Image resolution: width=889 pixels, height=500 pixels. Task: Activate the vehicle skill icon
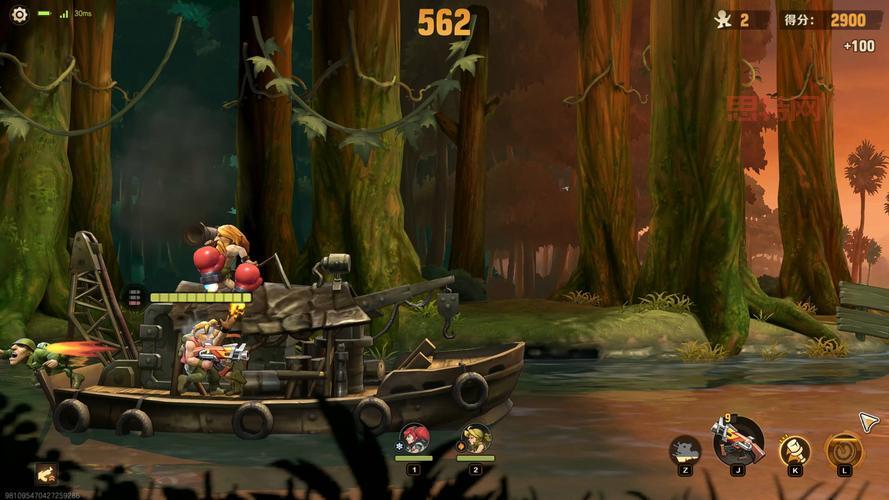685,450
